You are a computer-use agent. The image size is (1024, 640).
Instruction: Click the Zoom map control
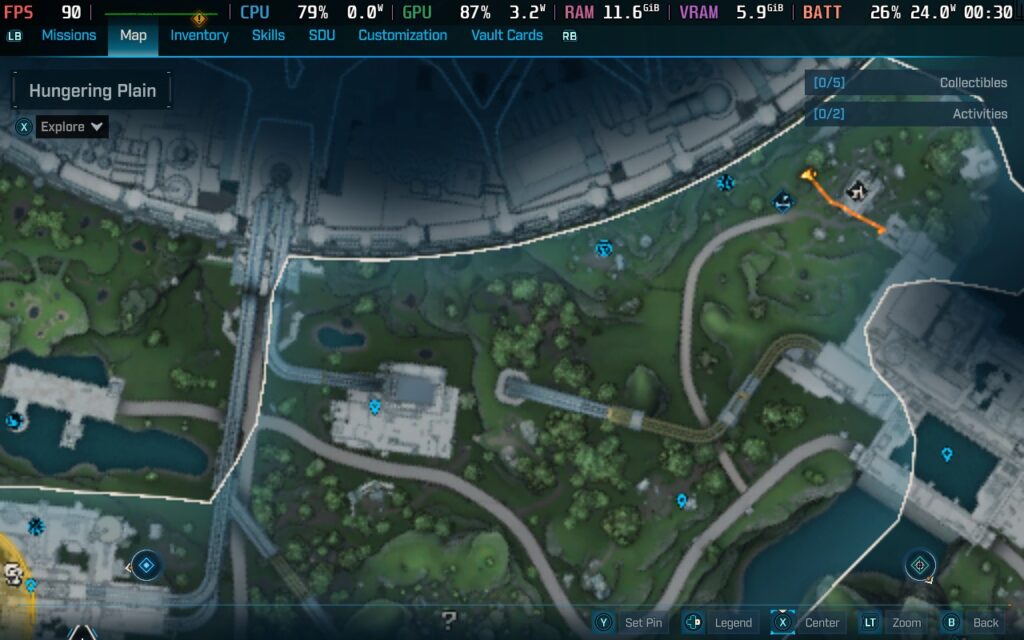[894, 622]
